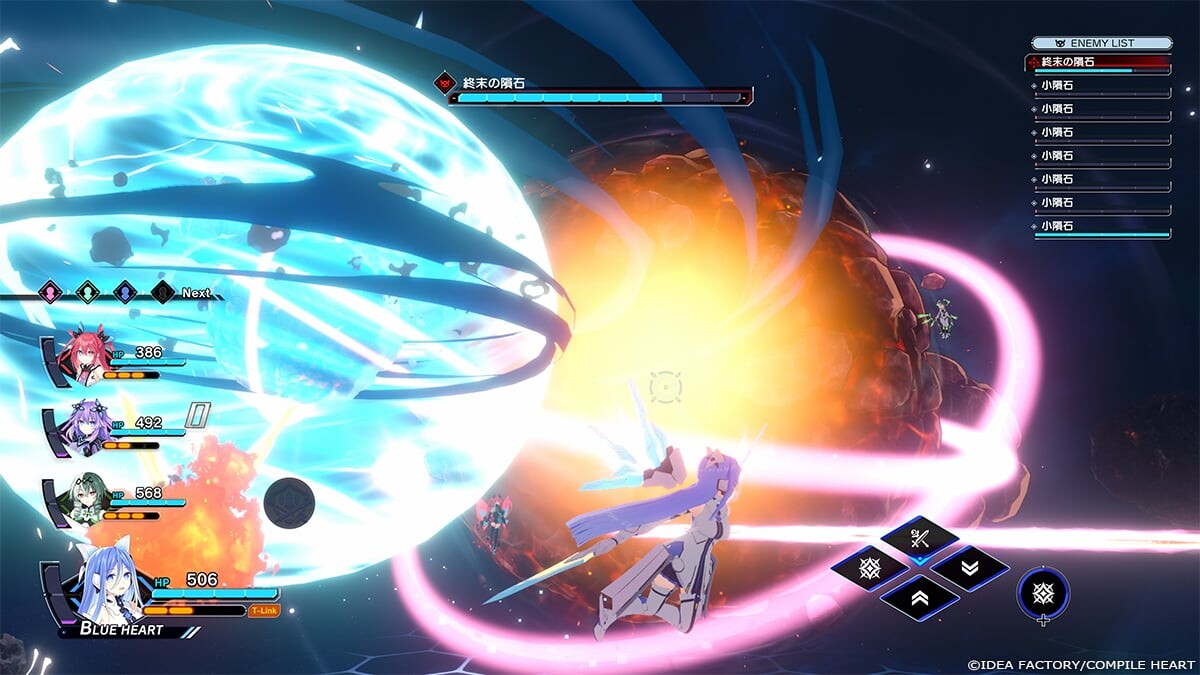The width and height of the screenshot is (1200, 675).
Task: Select the pink turn-order silhouette icon
Action: click(x=50, y=292)
